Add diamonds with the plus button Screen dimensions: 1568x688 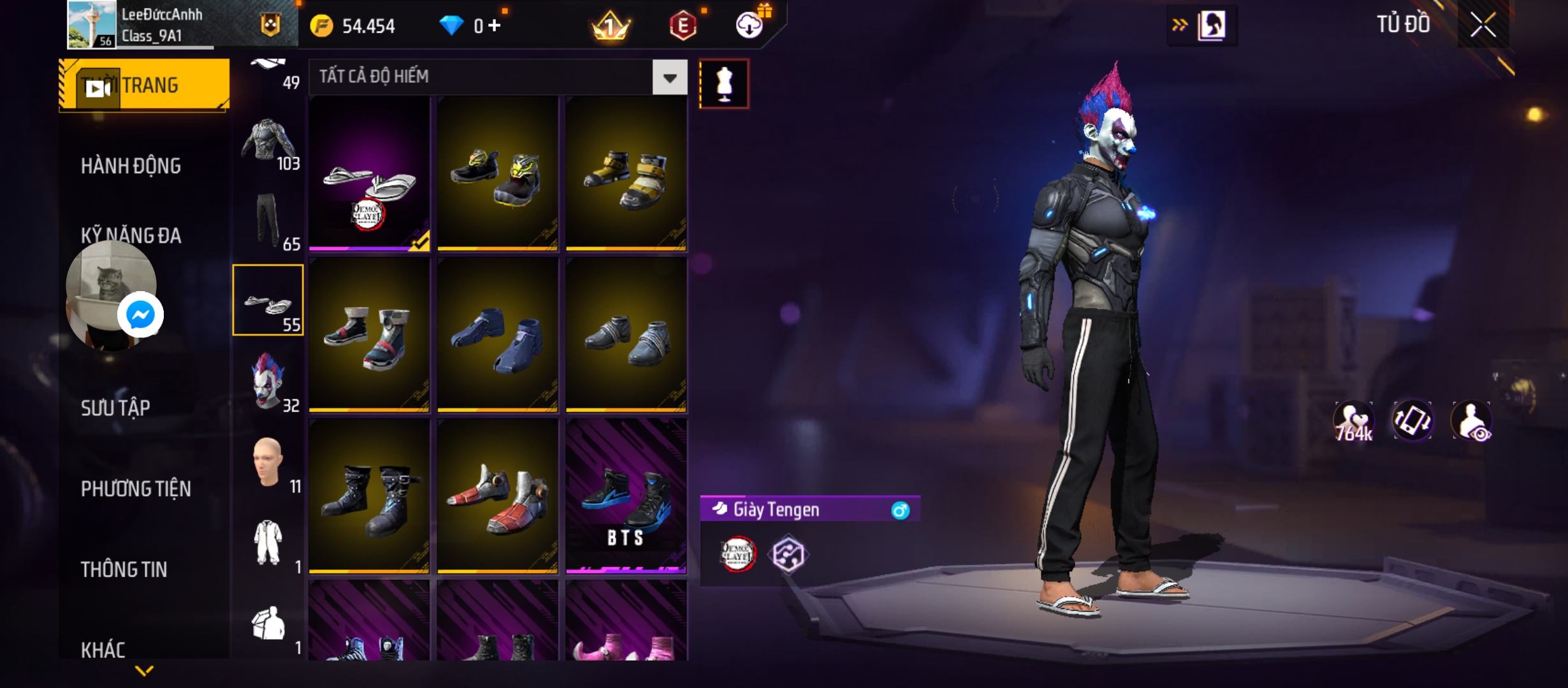click(495, 25)
